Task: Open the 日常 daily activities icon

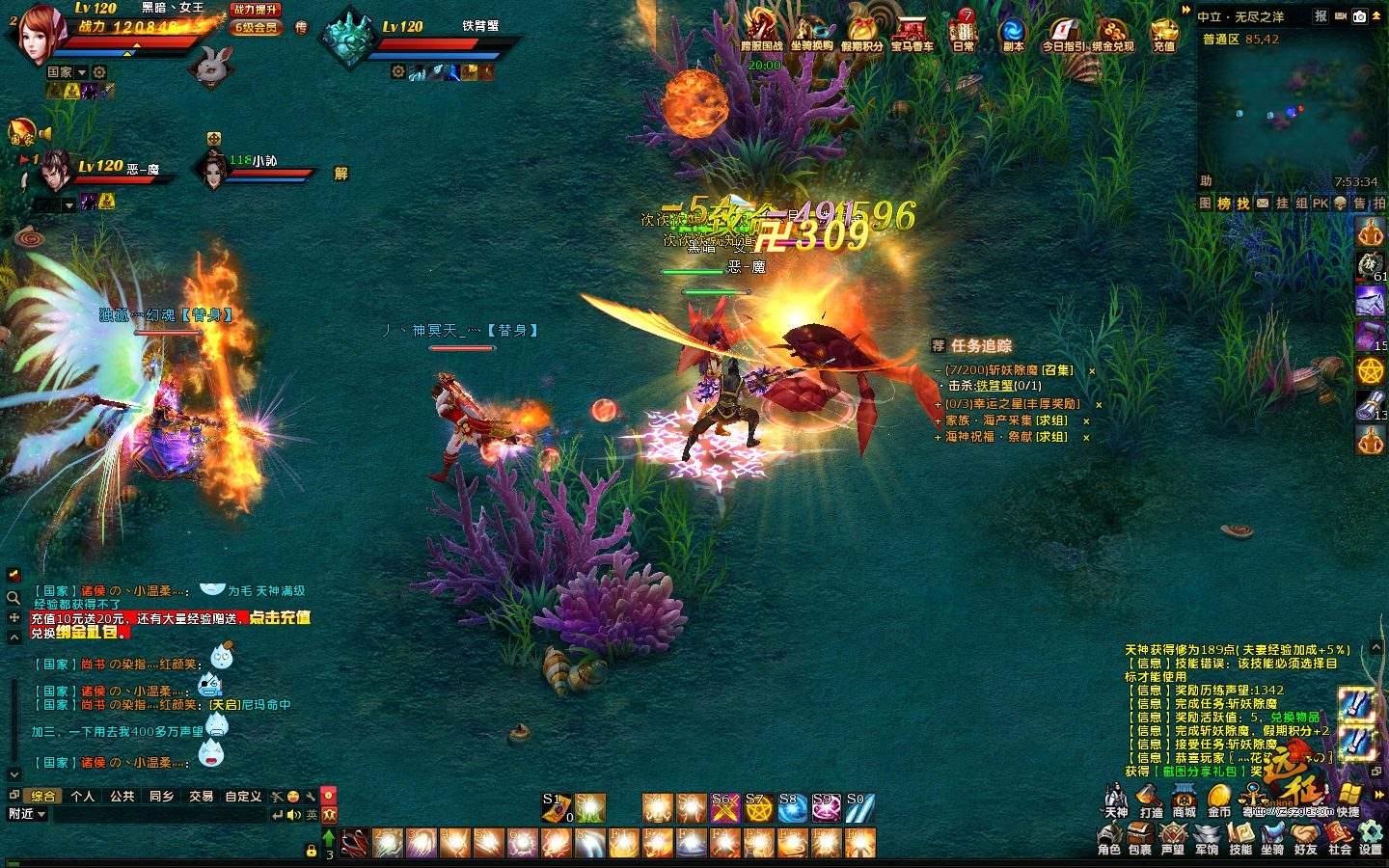Action: point(964,34)
